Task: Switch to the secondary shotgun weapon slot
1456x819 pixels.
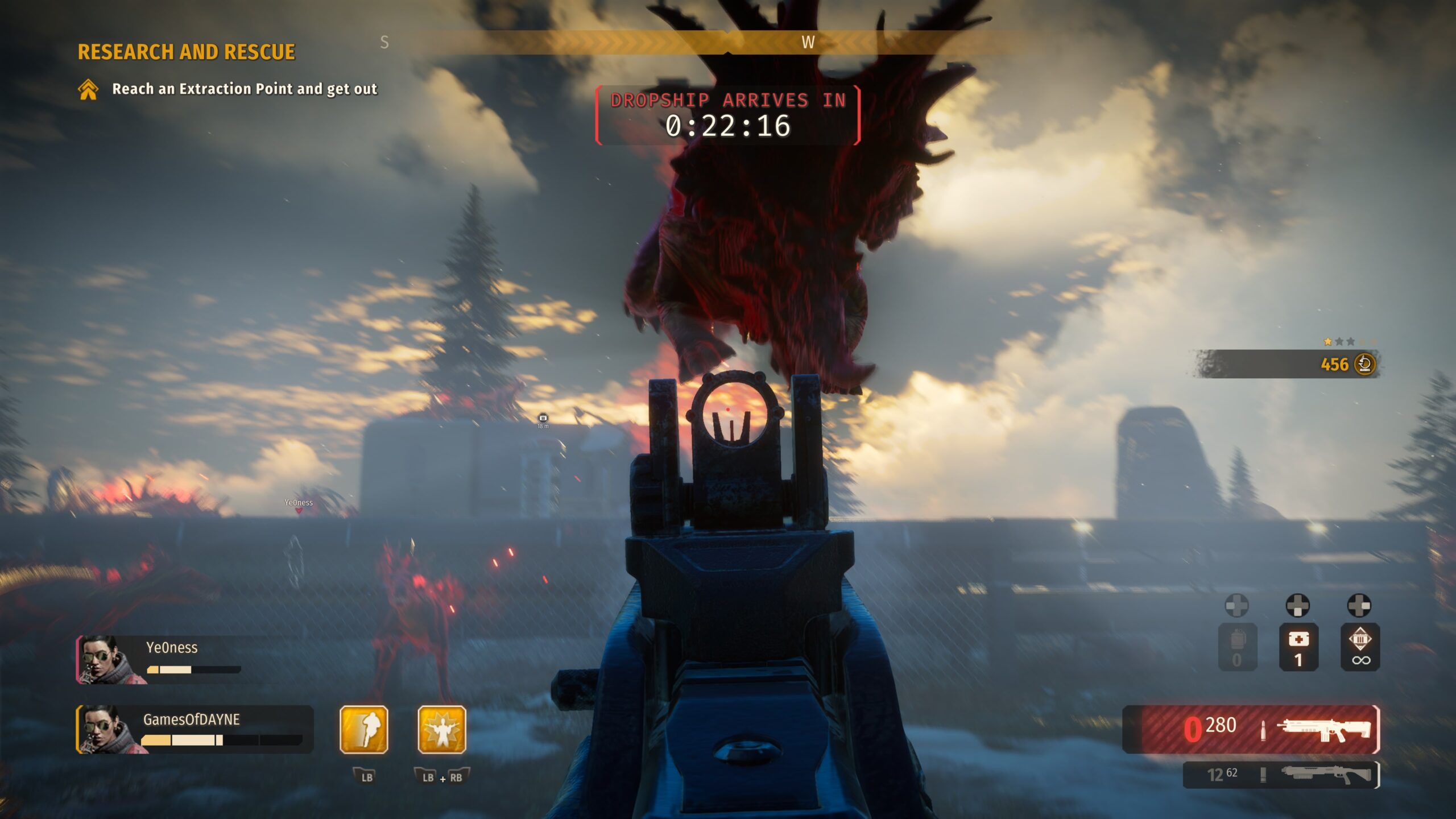Action: [1281, 774]
